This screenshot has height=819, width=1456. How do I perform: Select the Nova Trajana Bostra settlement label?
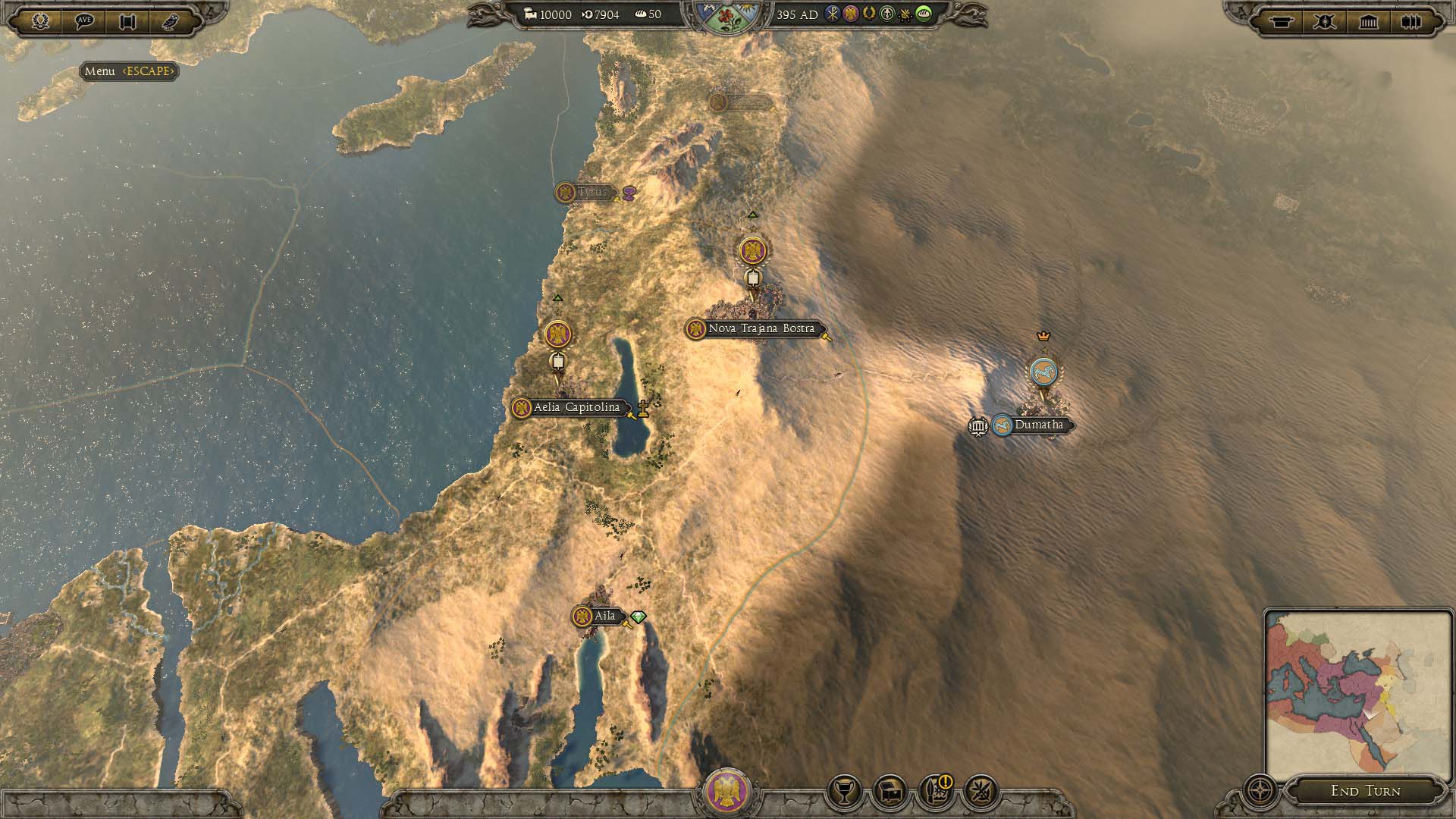761,329
